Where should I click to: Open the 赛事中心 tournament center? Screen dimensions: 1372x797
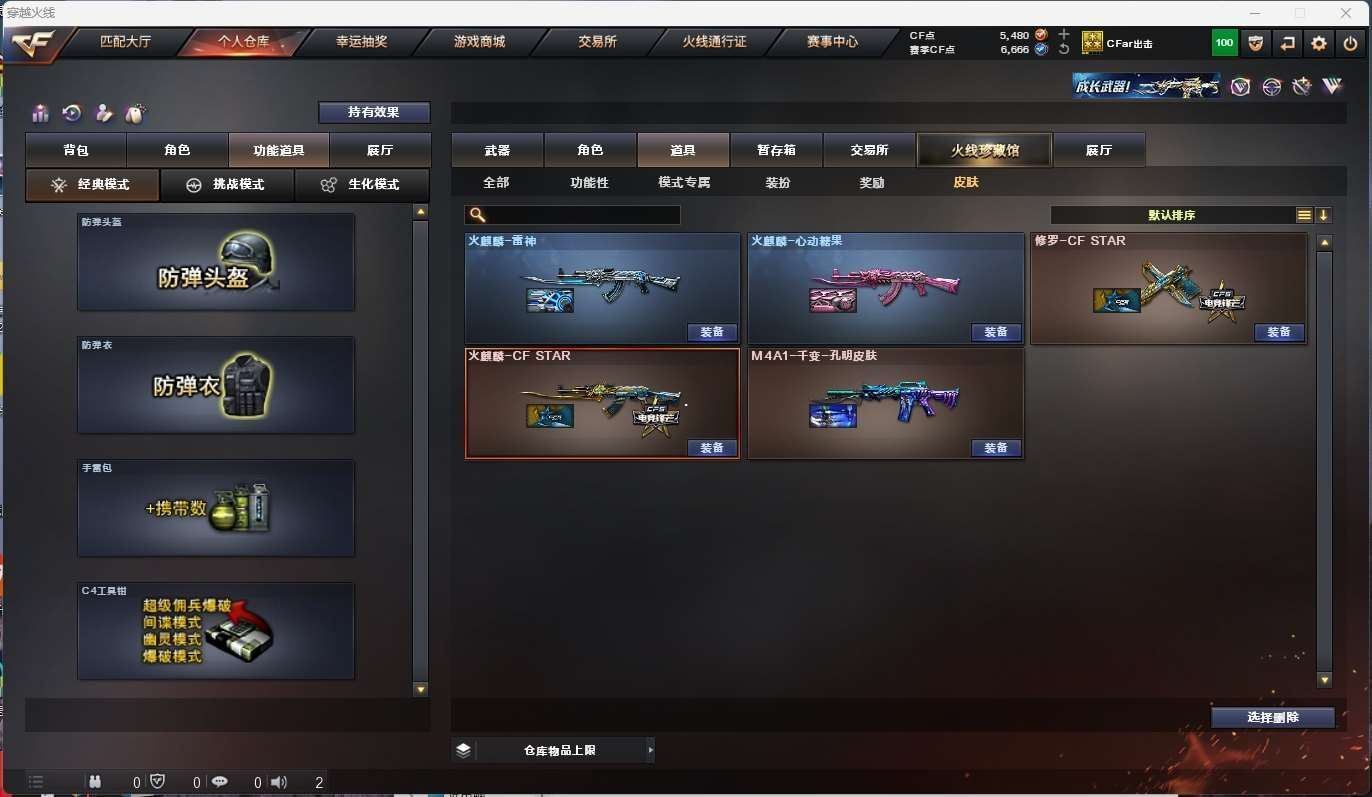832,42
